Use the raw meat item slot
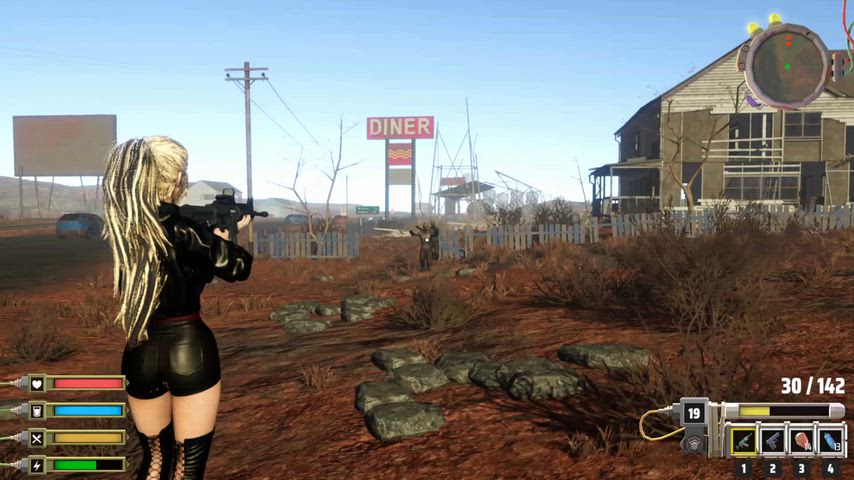The height and width of the screenshot is (480, 854). 802,441
